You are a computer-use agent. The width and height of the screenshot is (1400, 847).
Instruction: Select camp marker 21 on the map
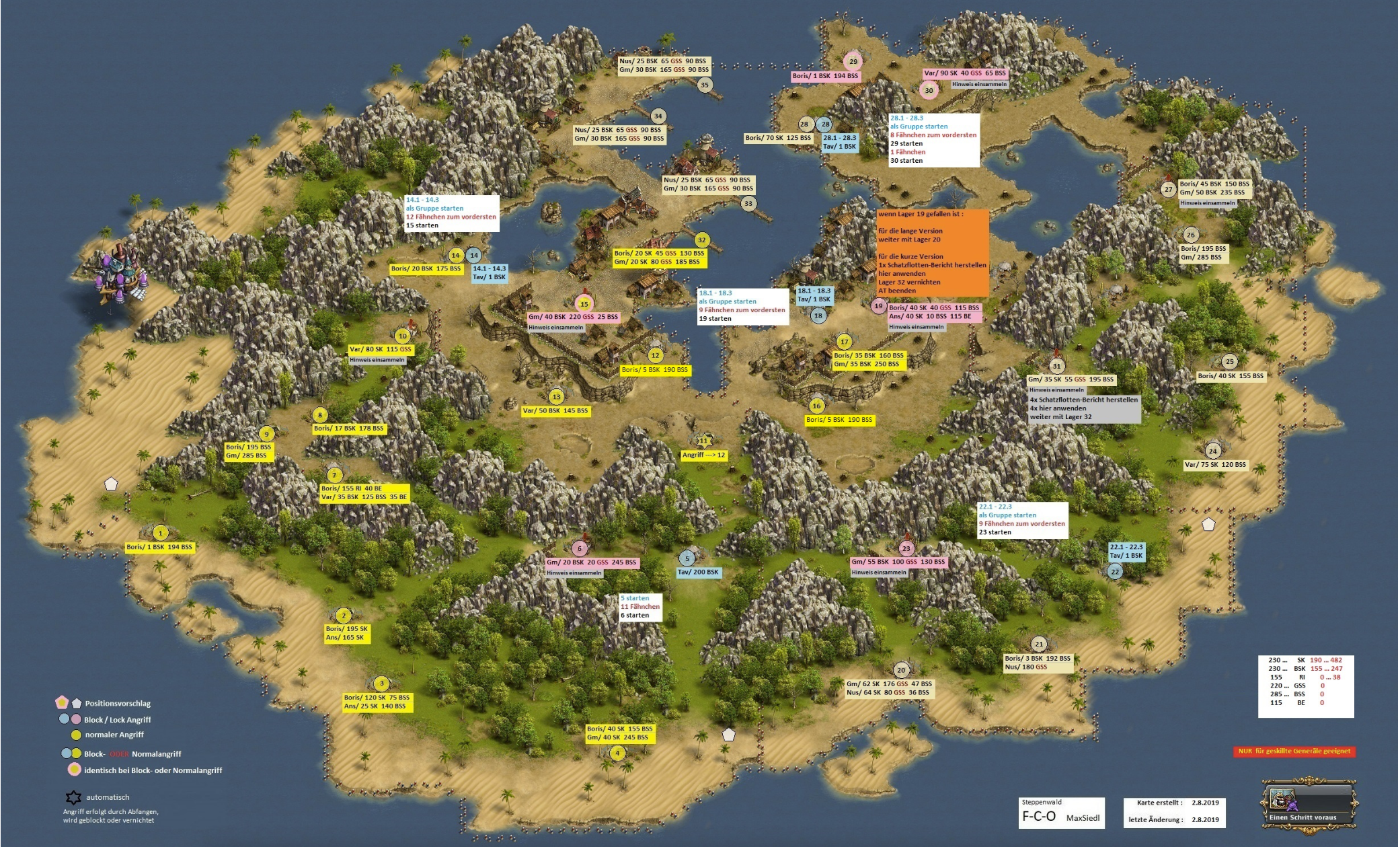click(1039, 645)
